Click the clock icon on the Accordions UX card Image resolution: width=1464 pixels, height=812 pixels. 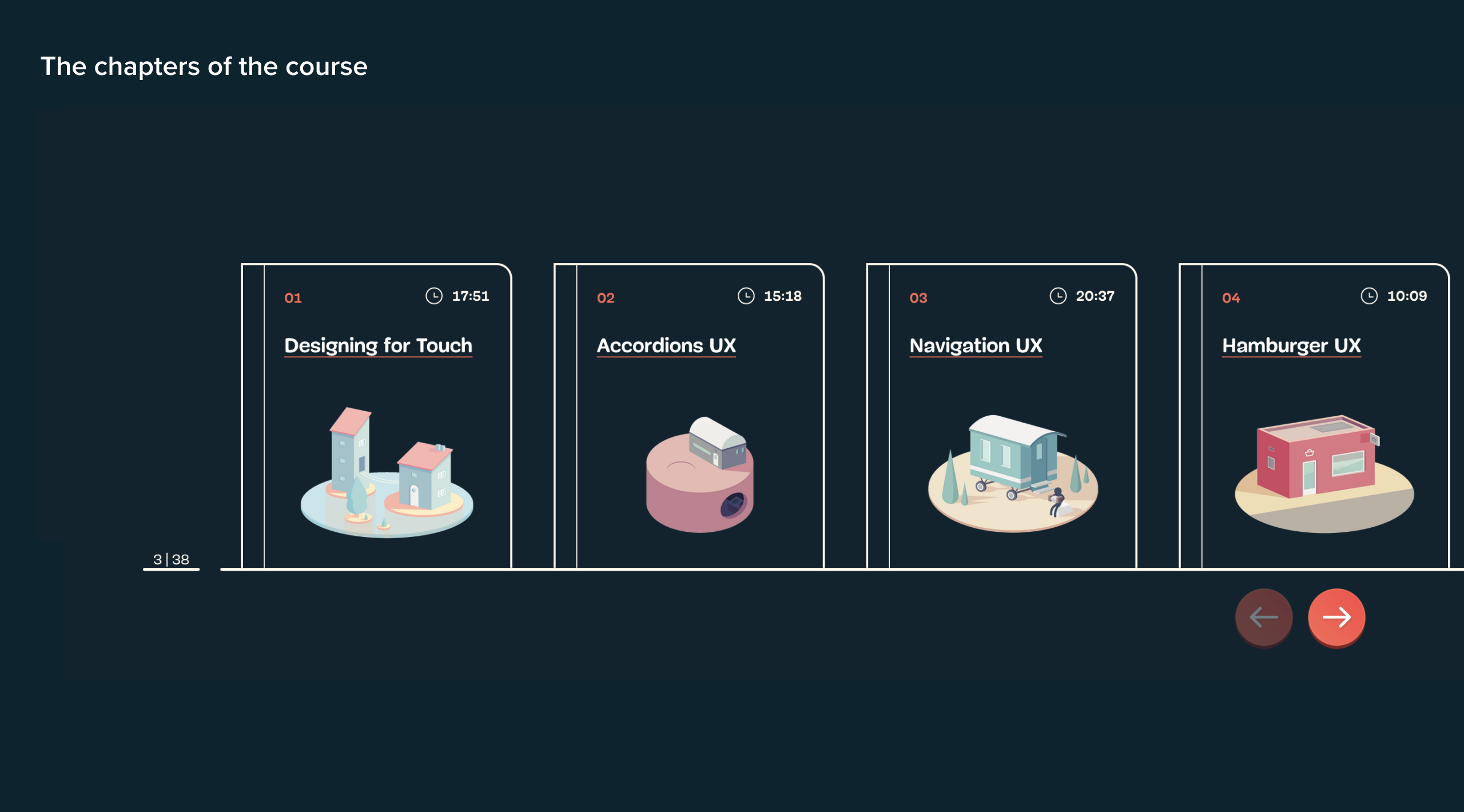click(746, 296)
